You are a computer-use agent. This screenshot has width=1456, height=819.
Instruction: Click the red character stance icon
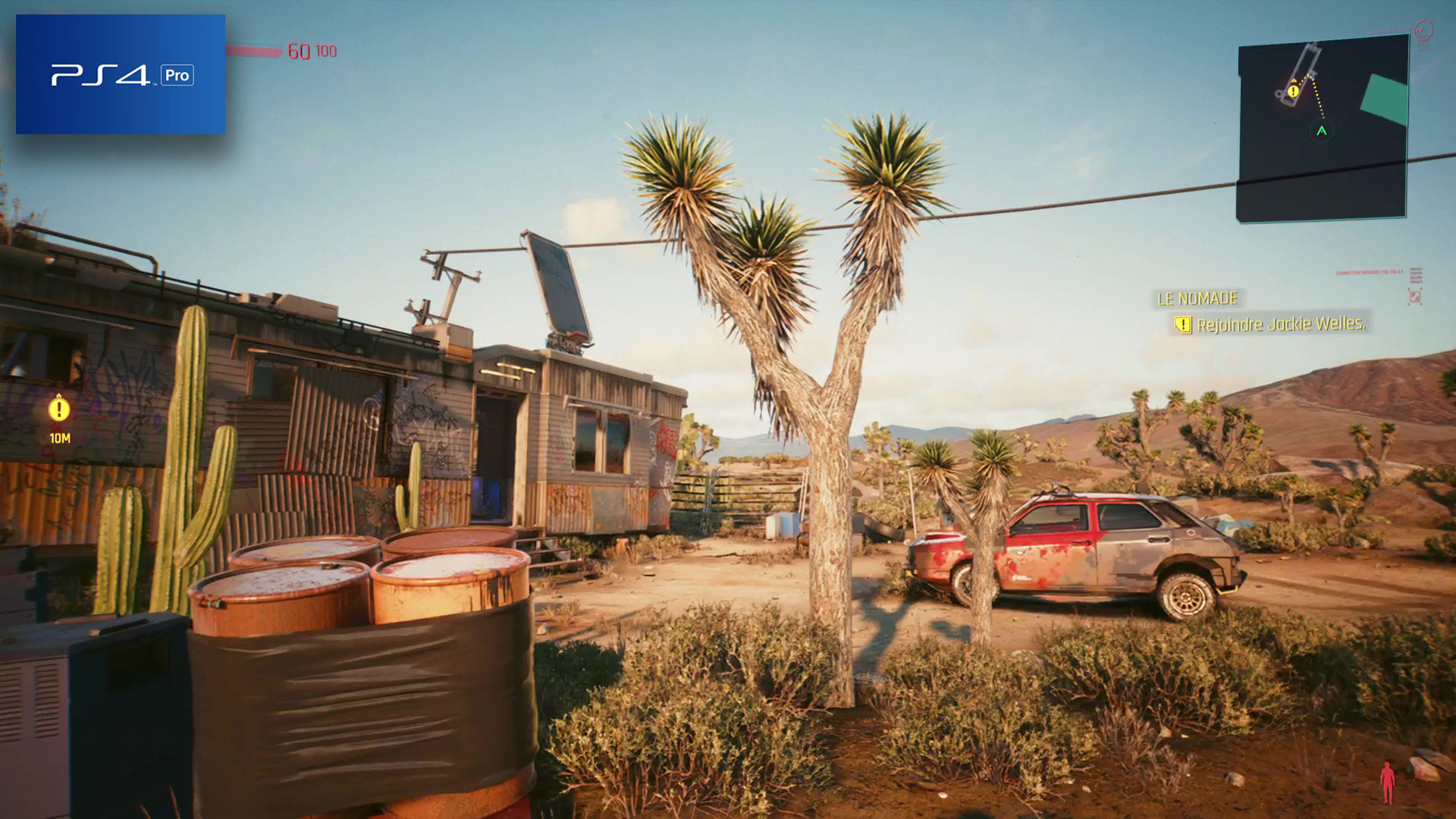[1387, 782]
